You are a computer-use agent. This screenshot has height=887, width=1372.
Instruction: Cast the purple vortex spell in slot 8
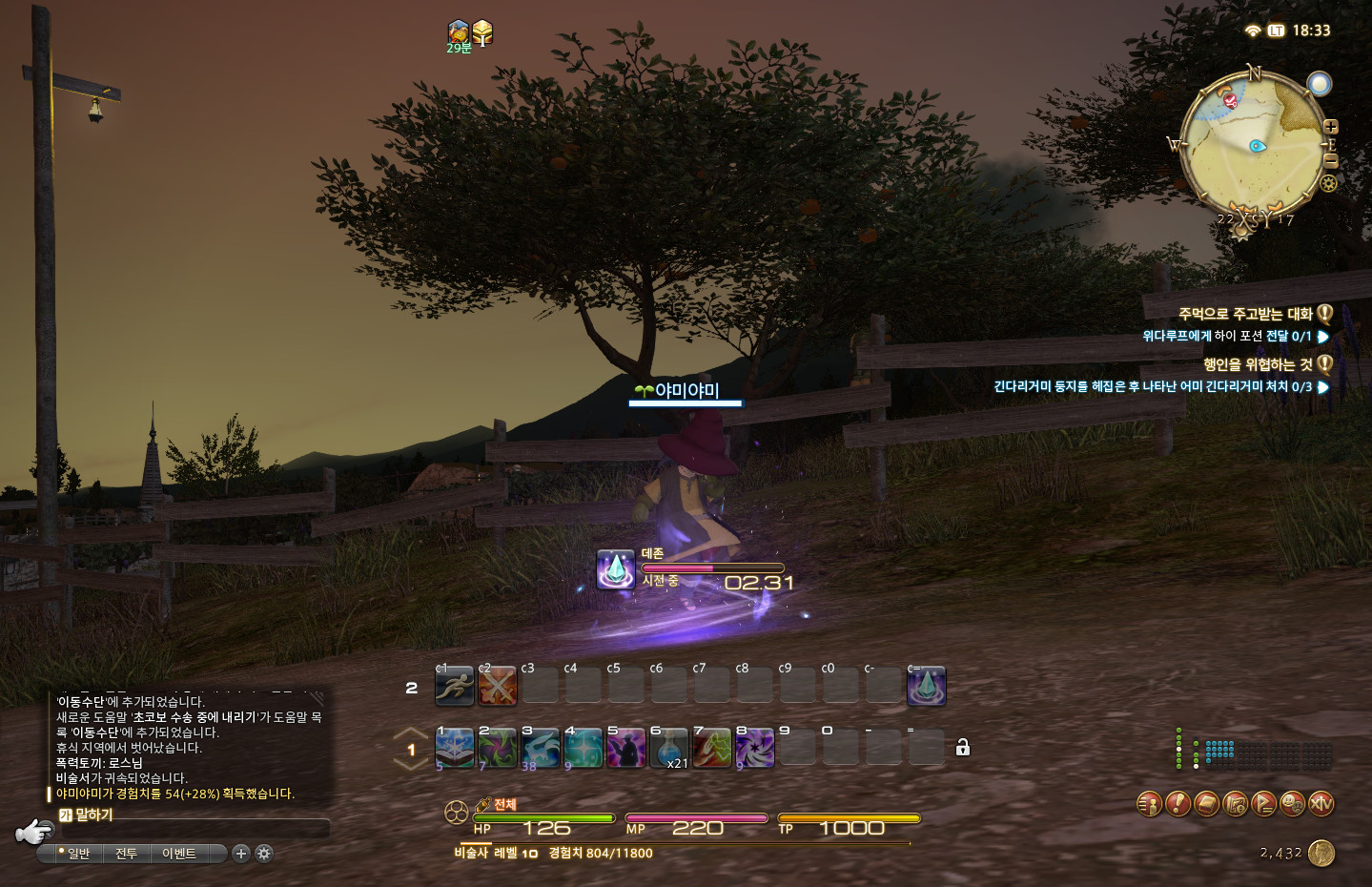tap(754, 748)
